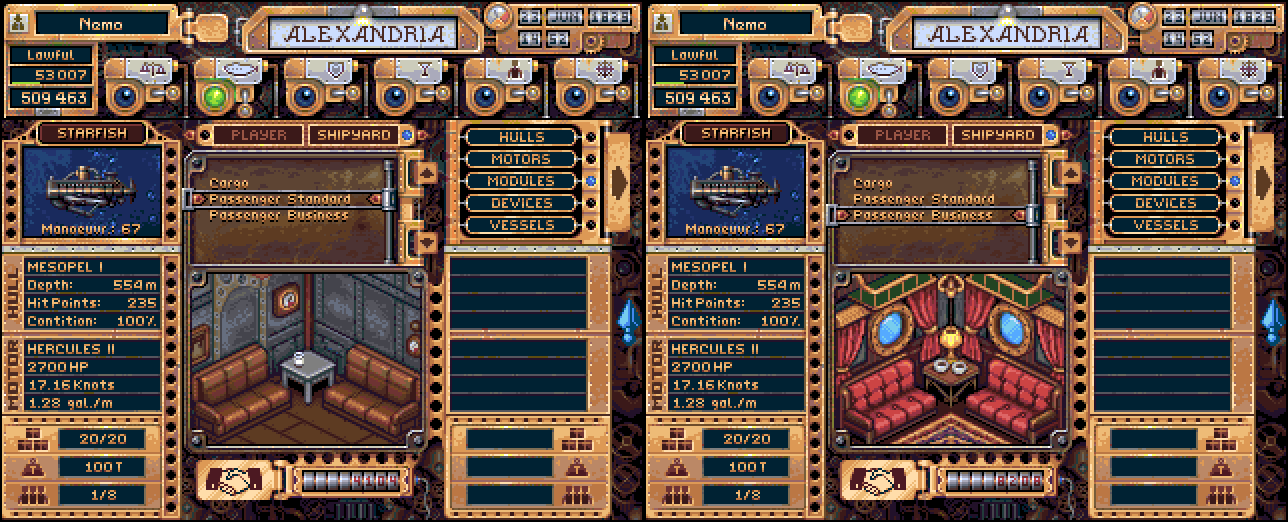This screenshot has width=1288, height=522.
Task: Select the highlighted Passenger Standard module row
Action: point(280,199)
